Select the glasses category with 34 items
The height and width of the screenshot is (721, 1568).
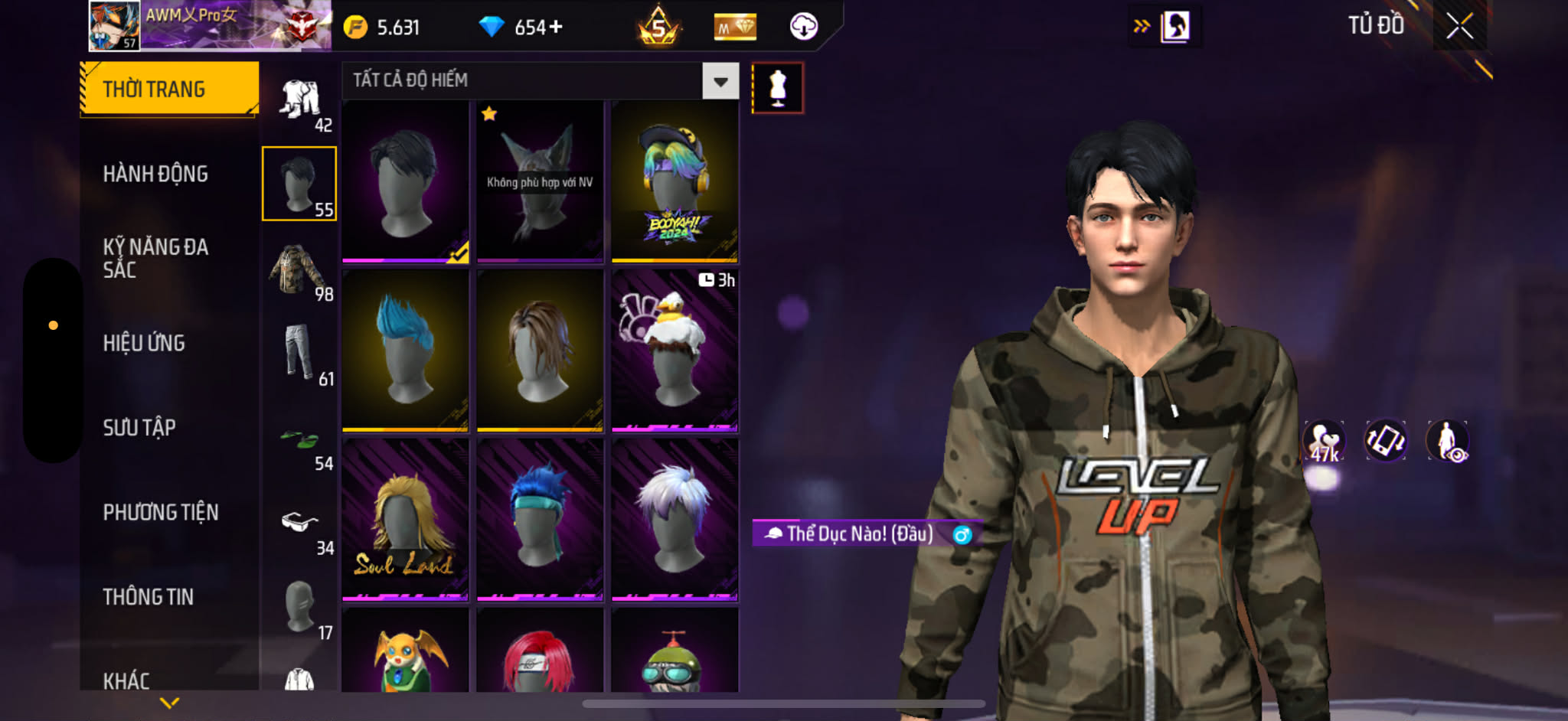coord(299,525)
